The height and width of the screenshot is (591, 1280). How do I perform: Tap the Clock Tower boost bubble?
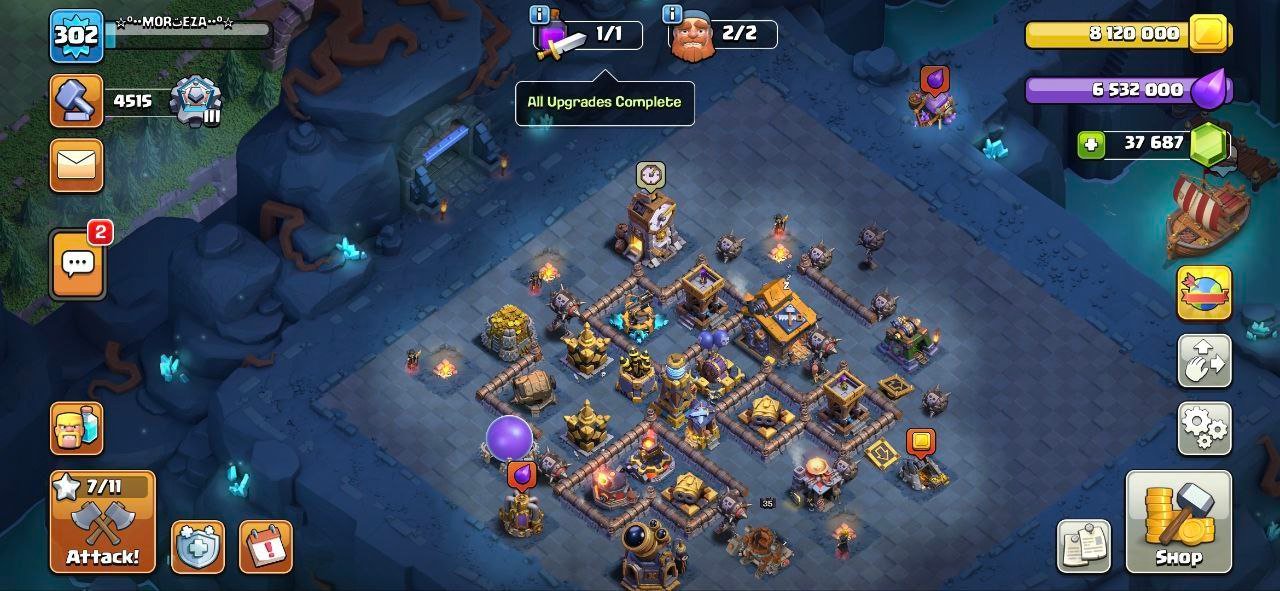pos(651,175)
